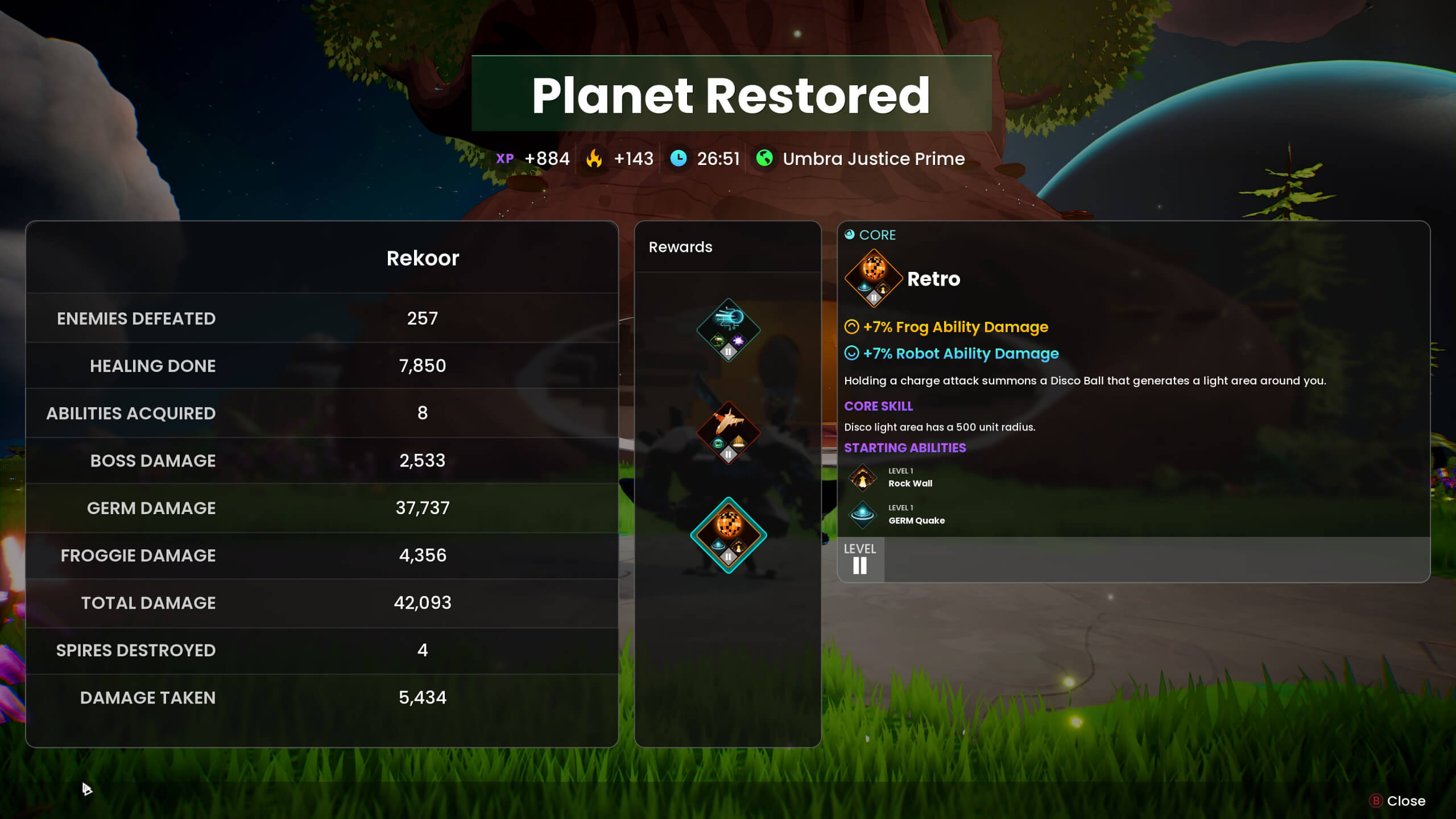Select the jet plane core reward
Image resolution: width=1456 pixels, height=819 pixels.
click(728, 432)
